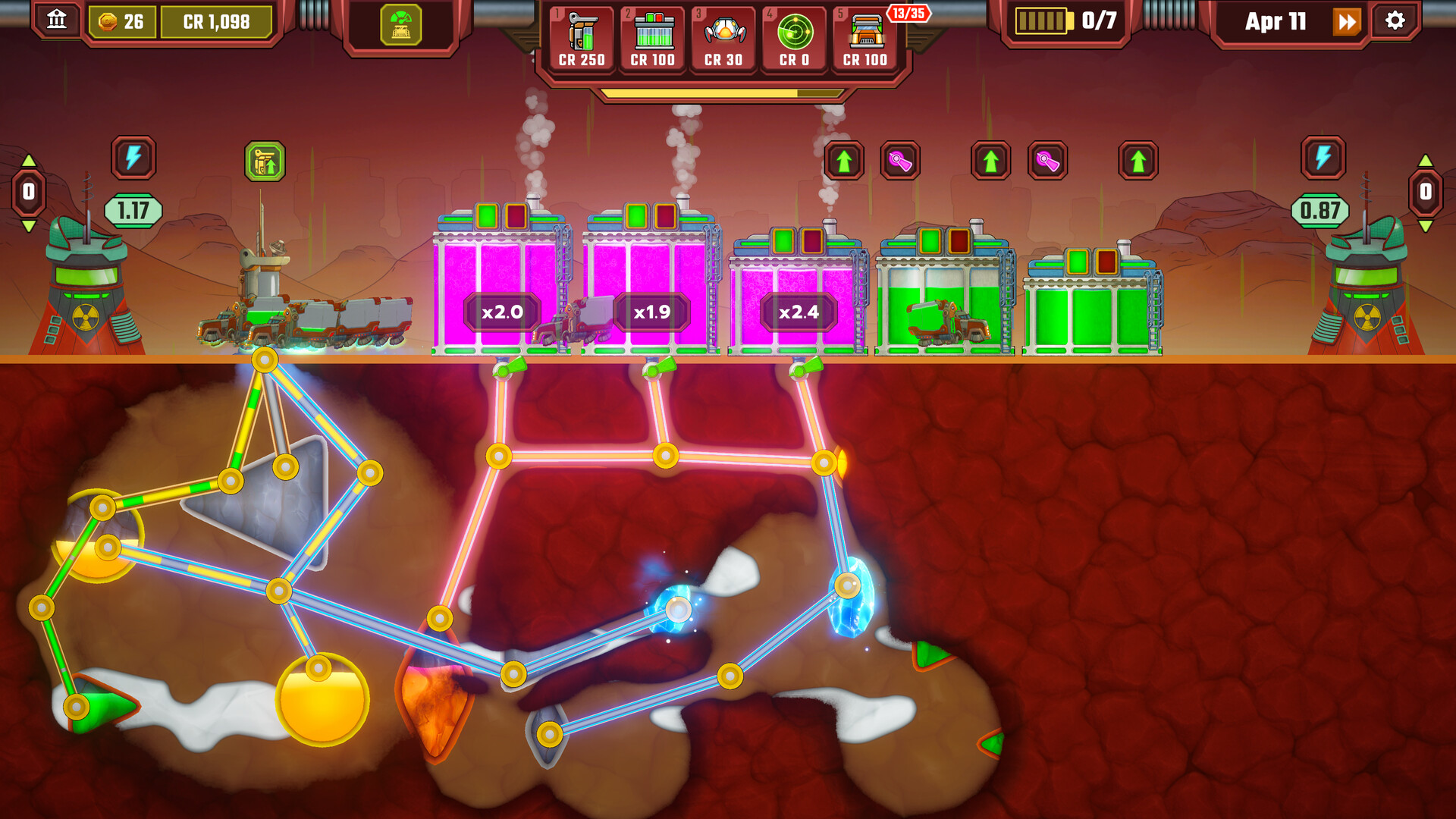Increase the right town's price stepper
This screenshot has width=1456, height=819.
pos(1426,161)
